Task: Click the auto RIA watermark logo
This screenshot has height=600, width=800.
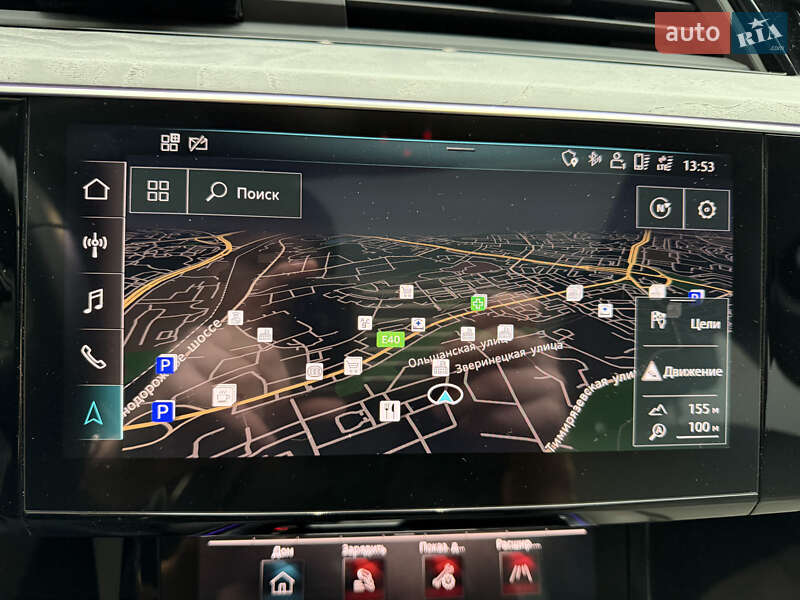Action: [721, 33]
